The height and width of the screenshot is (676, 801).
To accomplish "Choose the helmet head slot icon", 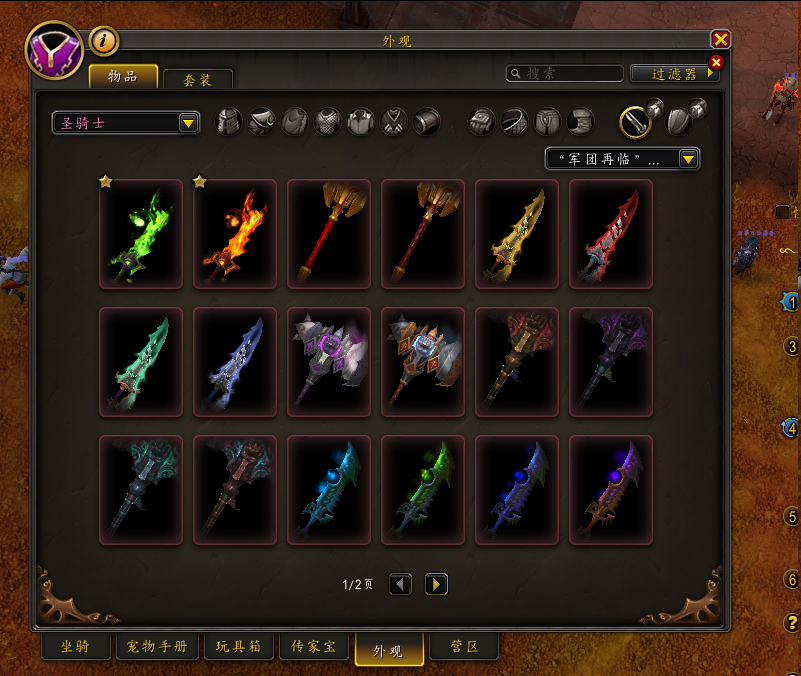I will coord(229,122).
